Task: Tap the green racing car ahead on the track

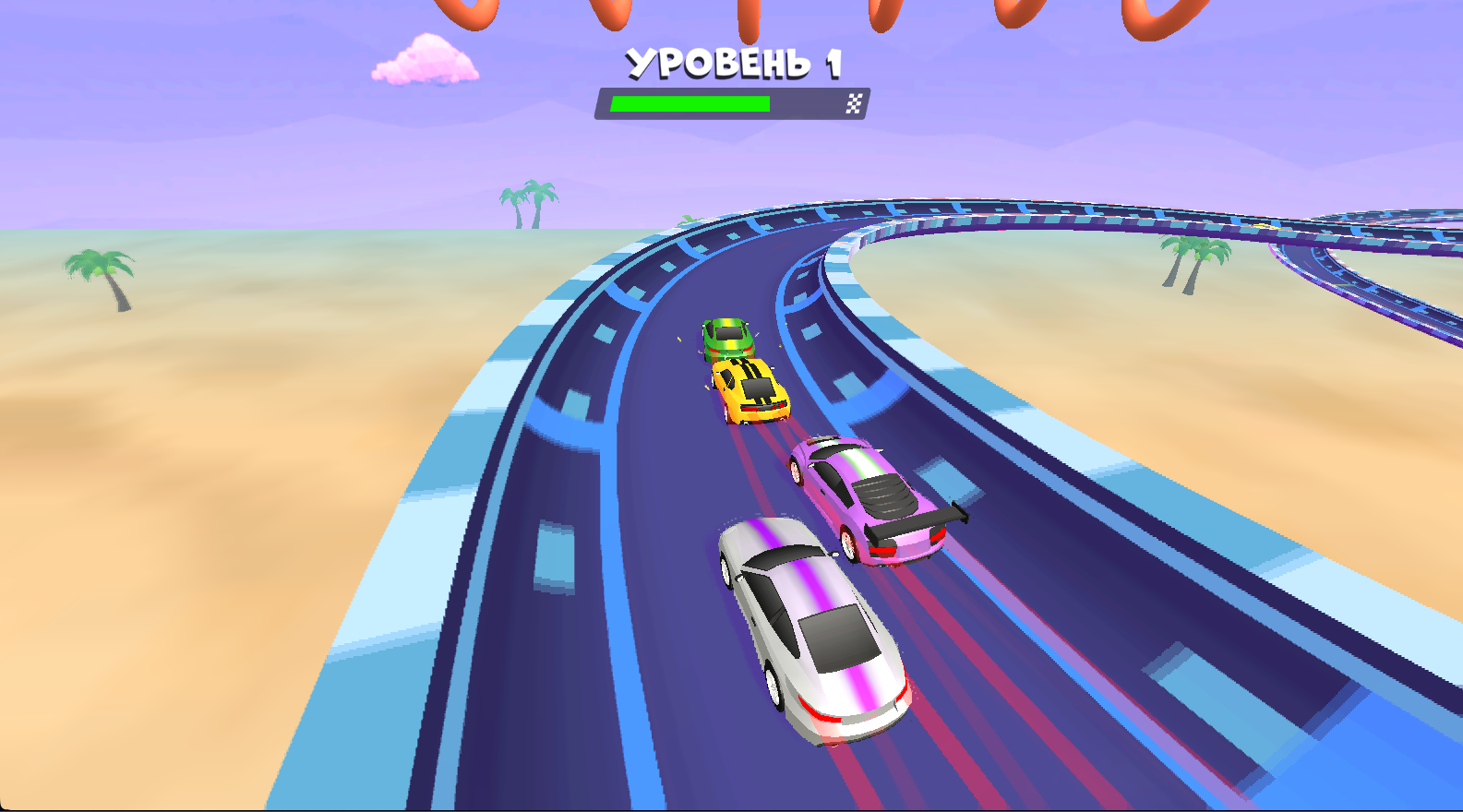Action: pos(729,339)
